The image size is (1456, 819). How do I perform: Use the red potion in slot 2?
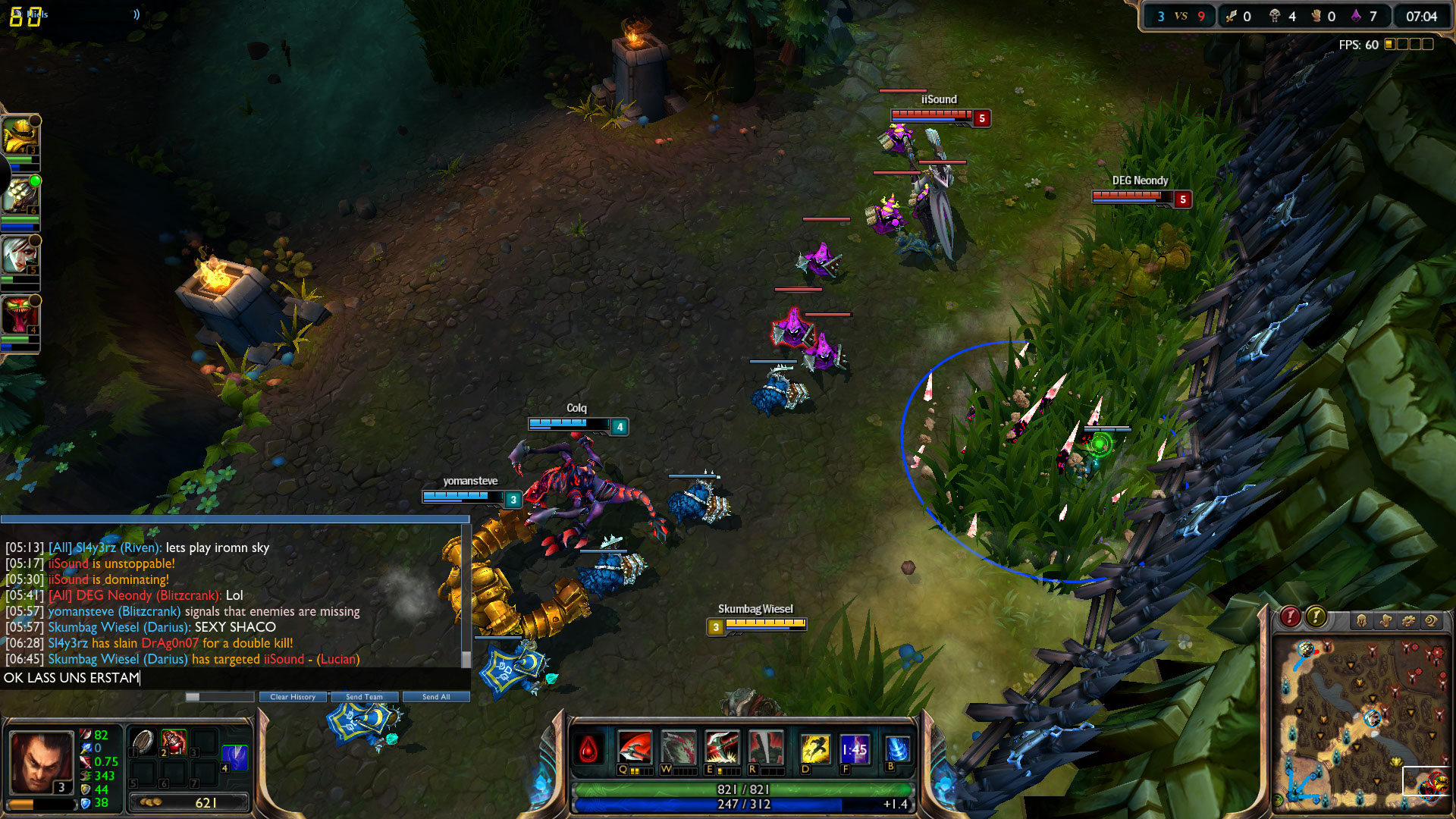pos(174,742)
